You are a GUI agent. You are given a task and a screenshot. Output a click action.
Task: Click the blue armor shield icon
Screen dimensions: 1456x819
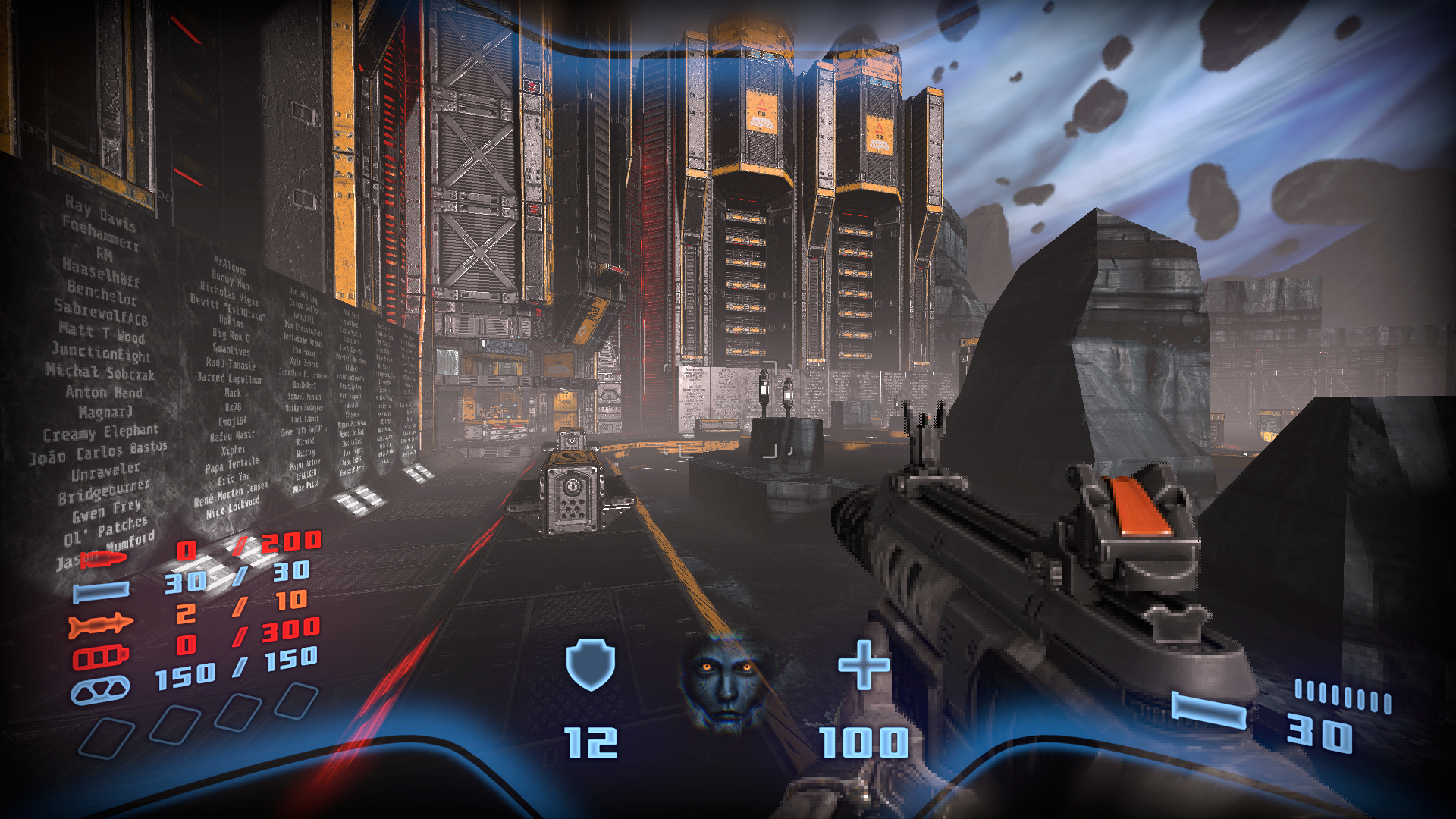pyautogui.click(x=591, y=664)
